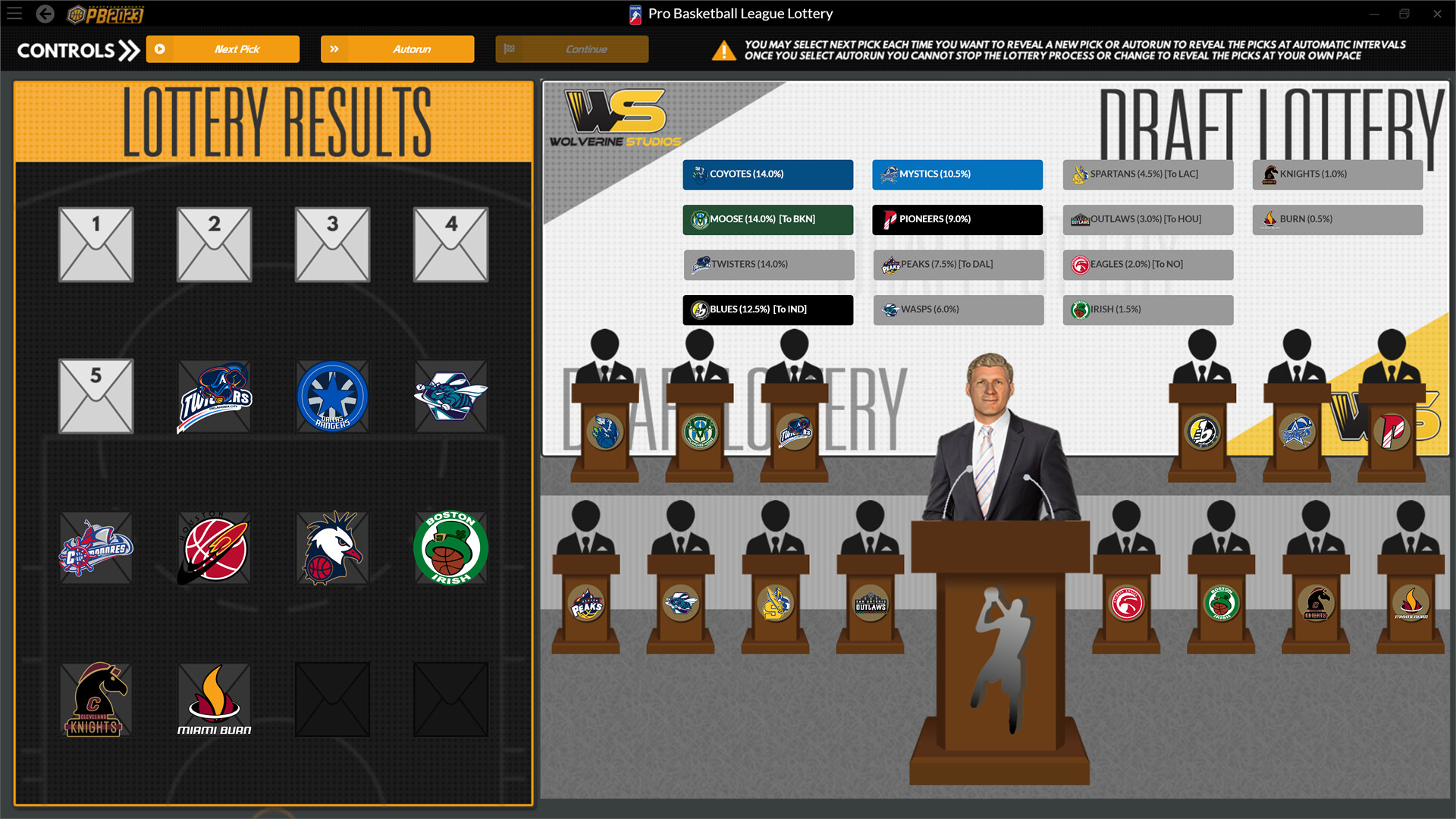Click the Houston team basketball logo

(214, 548)
